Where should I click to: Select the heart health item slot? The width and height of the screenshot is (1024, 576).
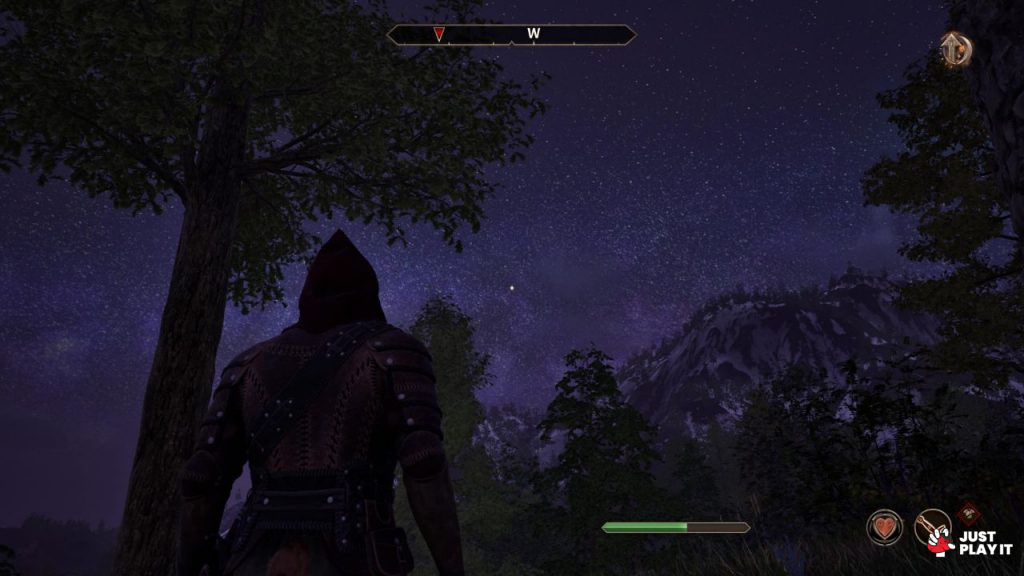point(884,527)
